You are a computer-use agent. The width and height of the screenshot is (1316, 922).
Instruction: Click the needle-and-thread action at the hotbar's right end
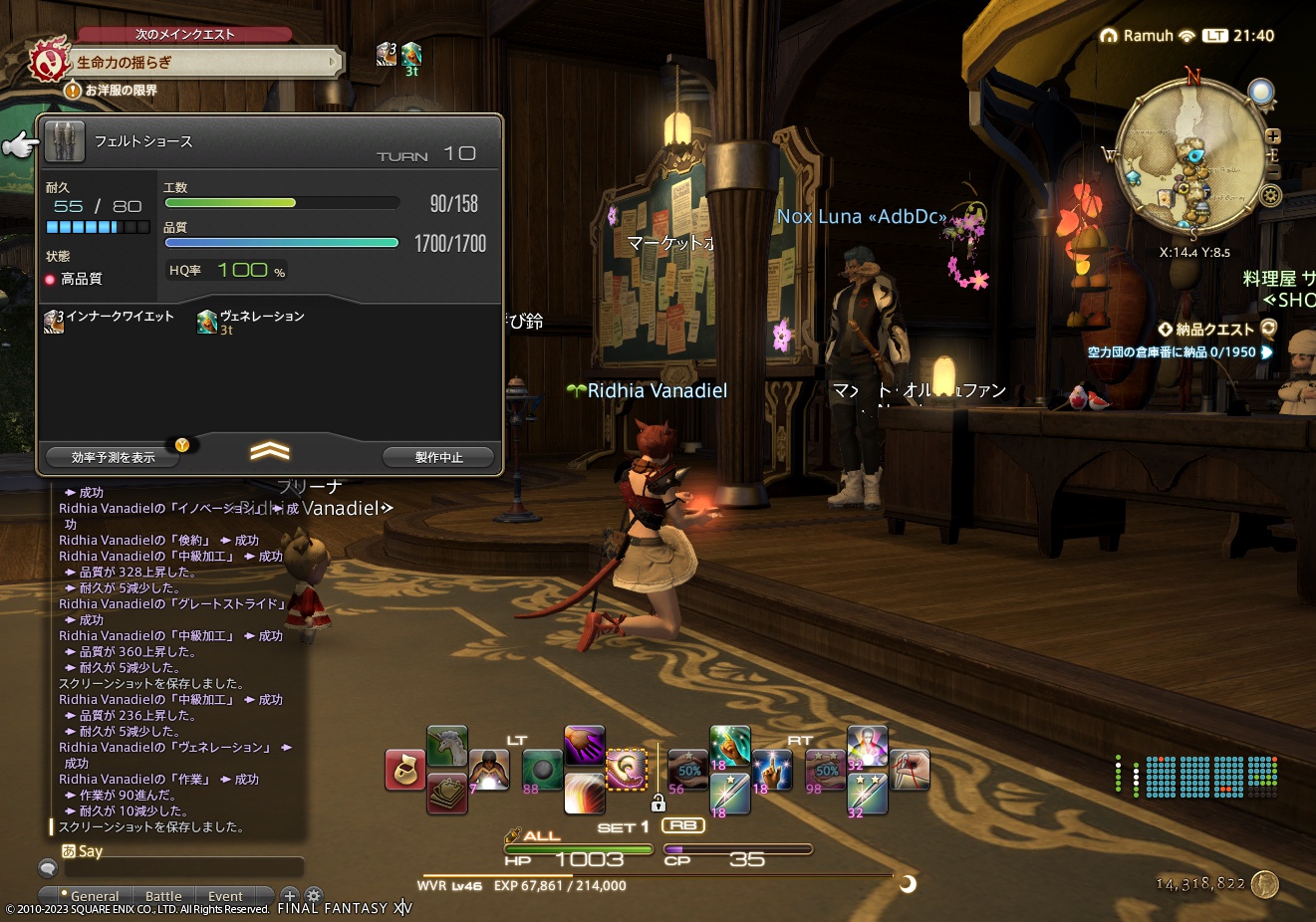pos(908,771)
